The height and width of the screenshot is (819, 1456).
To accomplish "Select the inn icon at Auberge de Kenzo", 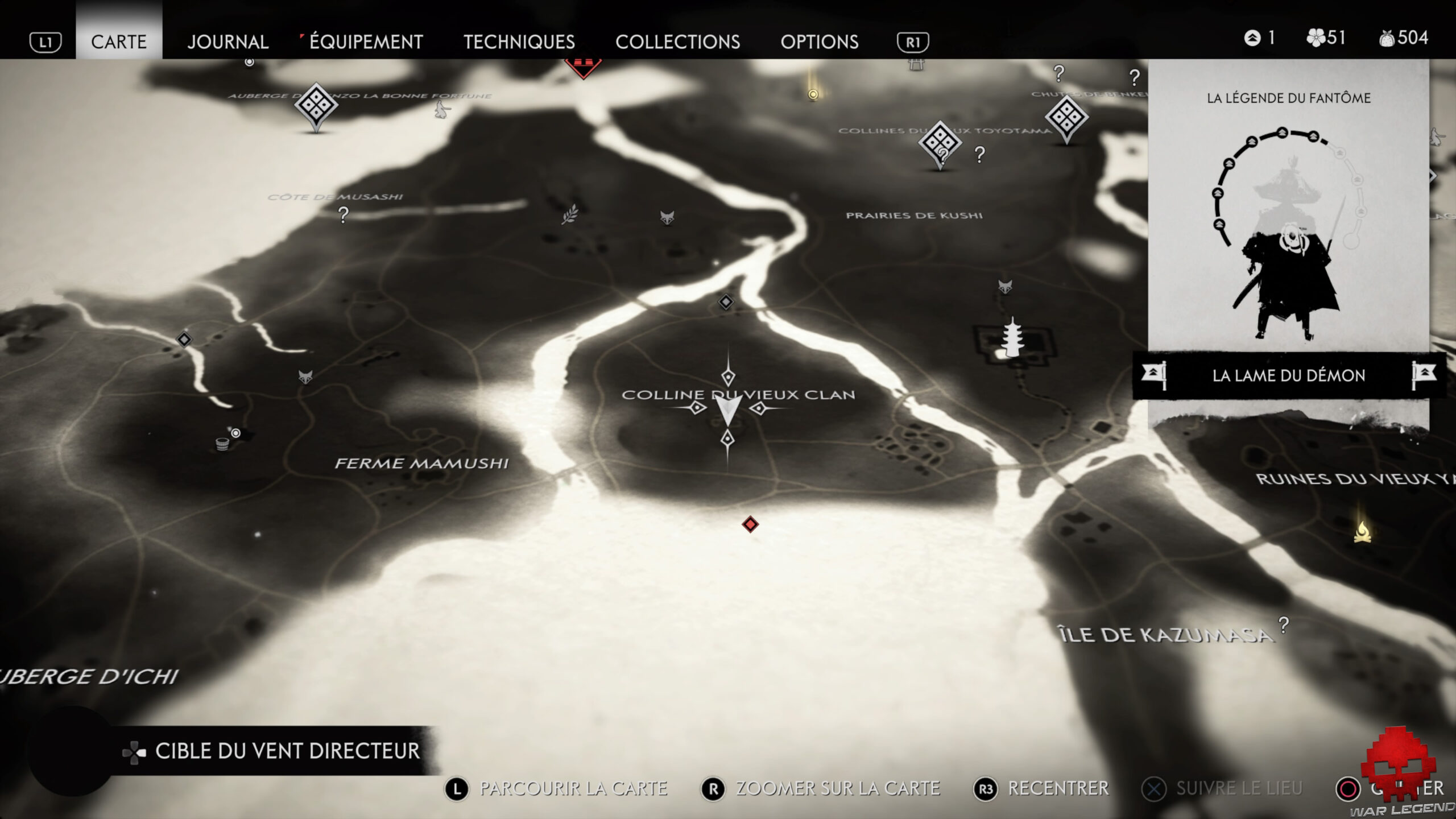I will [x=316, y=105].
